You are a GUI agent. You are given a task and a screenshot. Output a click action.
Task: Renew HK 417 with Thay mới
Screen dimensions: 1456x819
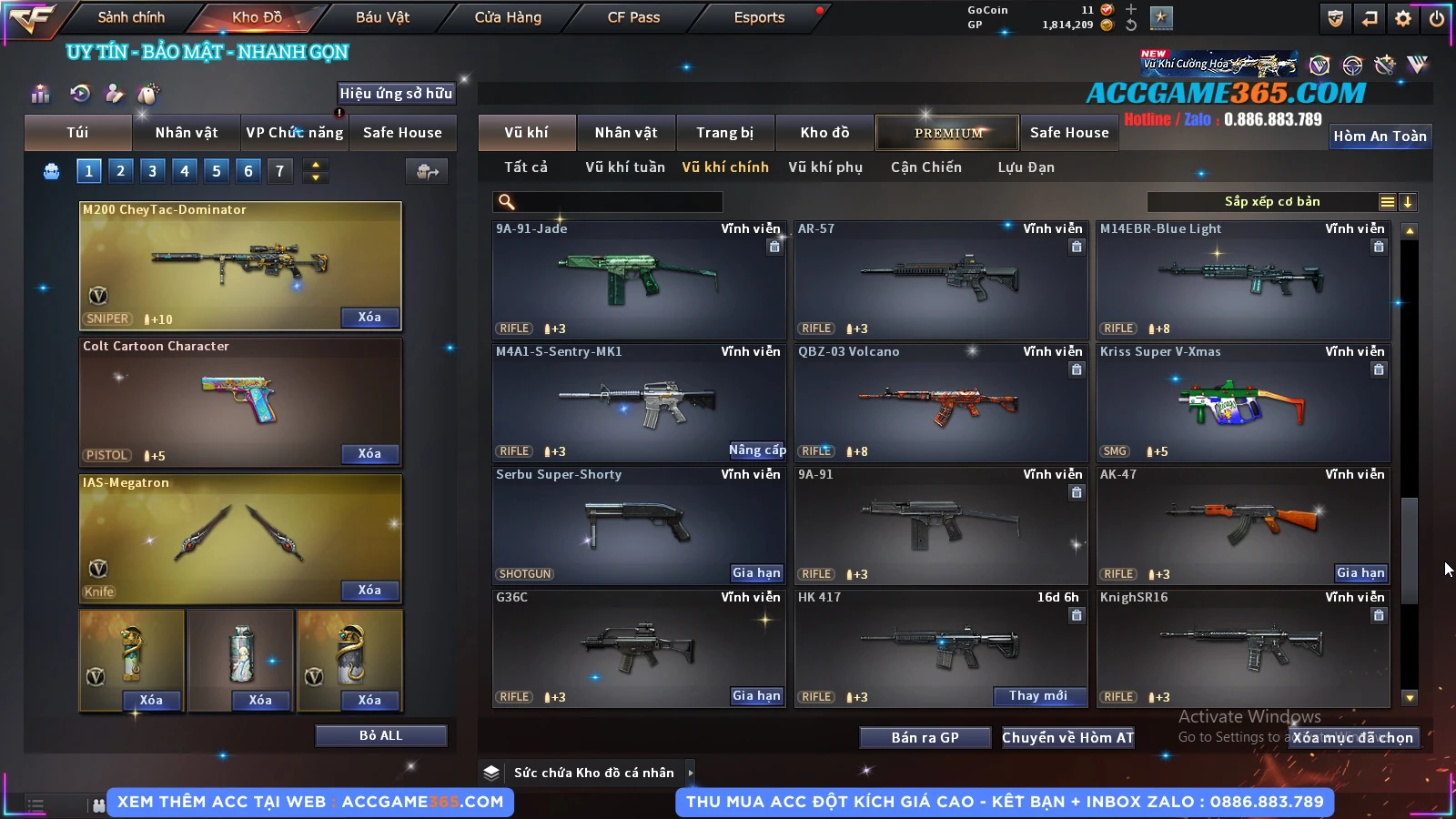pos(1037,696)
